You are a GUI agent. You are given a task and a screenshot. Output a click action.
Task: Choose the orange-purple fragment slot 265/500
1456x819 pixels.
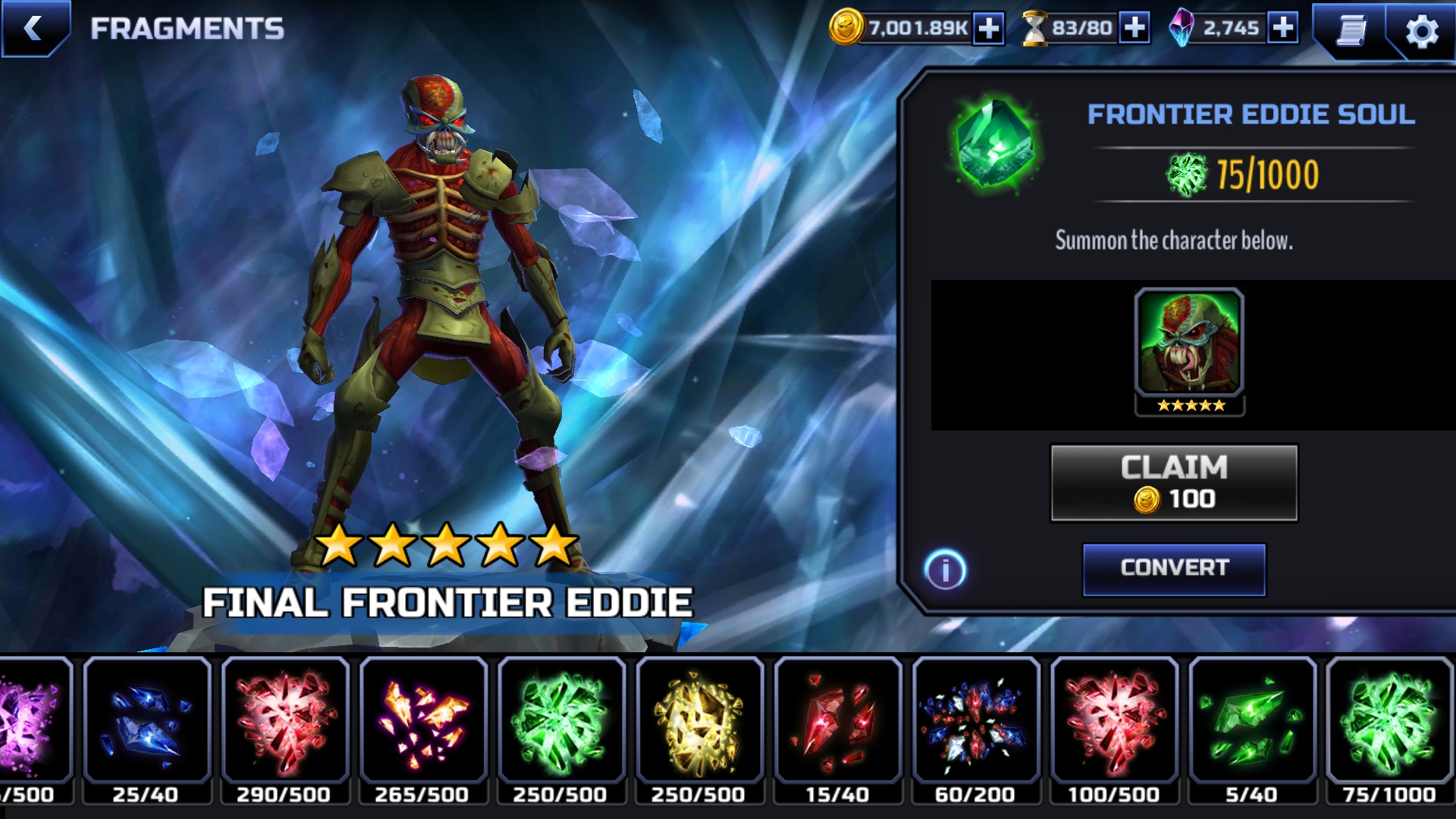click(422, 728)
